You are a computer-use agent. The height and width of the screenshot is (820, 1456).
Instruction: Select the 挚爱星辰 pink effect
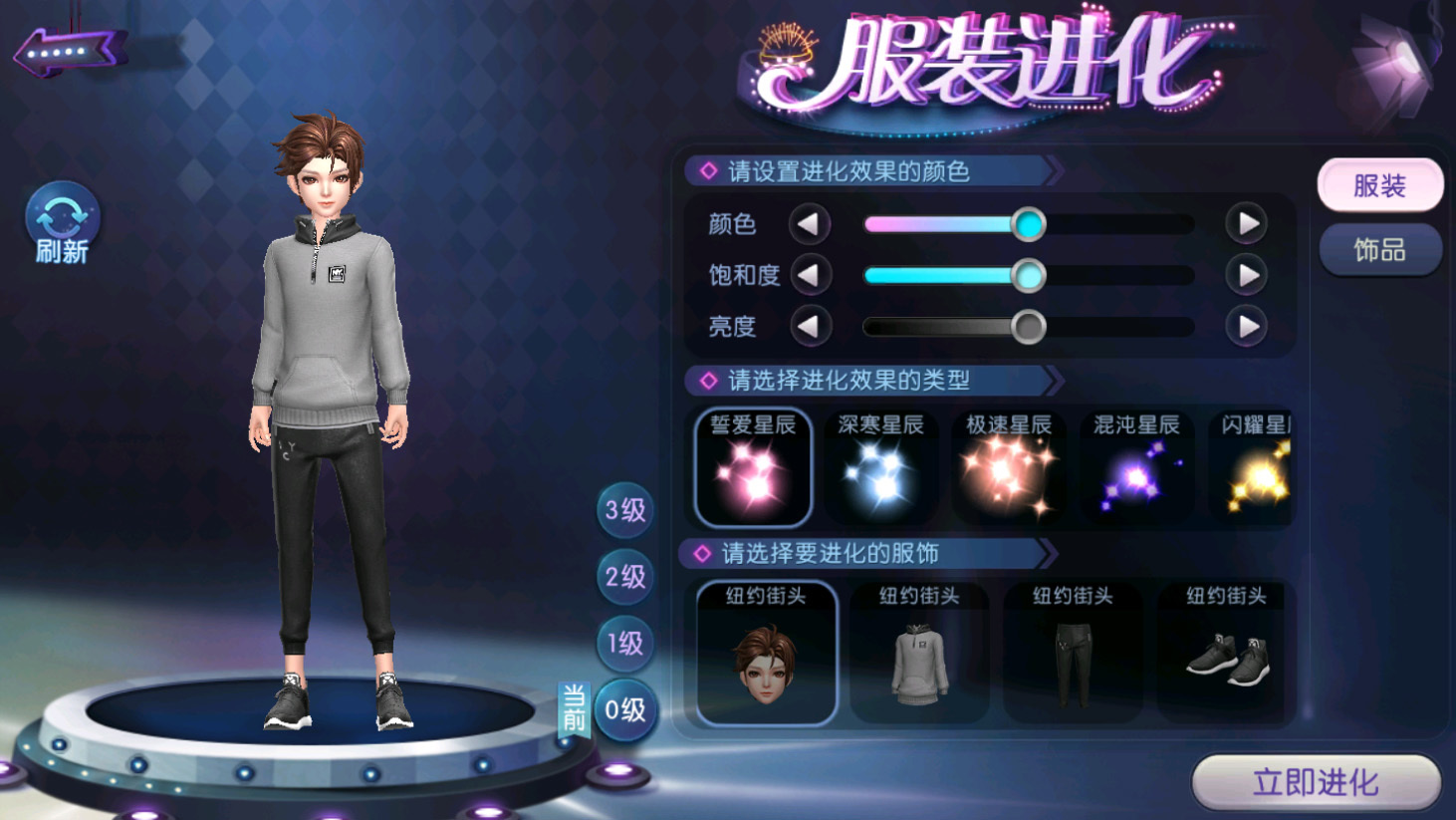coord(753,467)
